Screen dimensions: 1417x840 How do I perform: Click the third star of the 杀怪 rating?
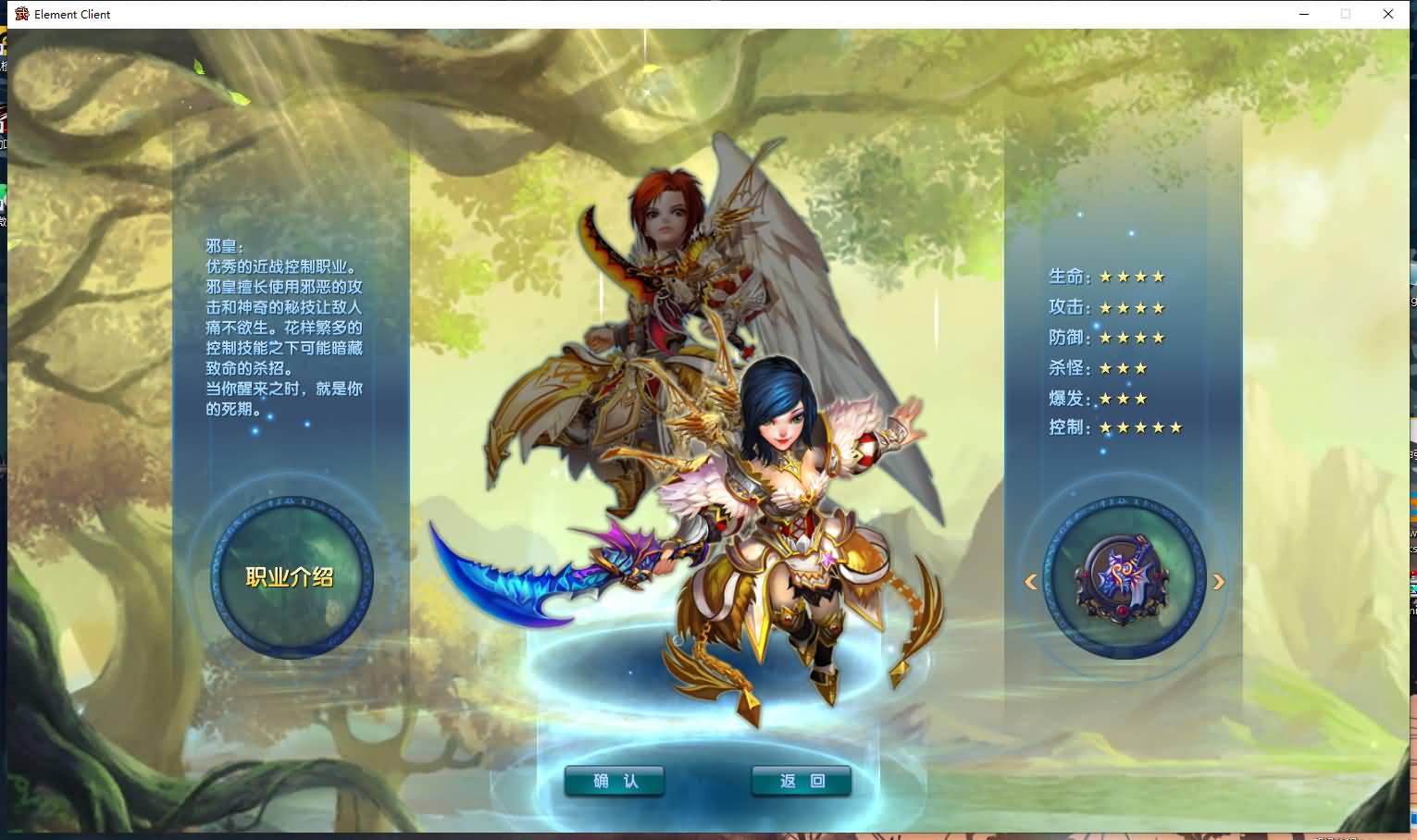[x=1139, y=367]
